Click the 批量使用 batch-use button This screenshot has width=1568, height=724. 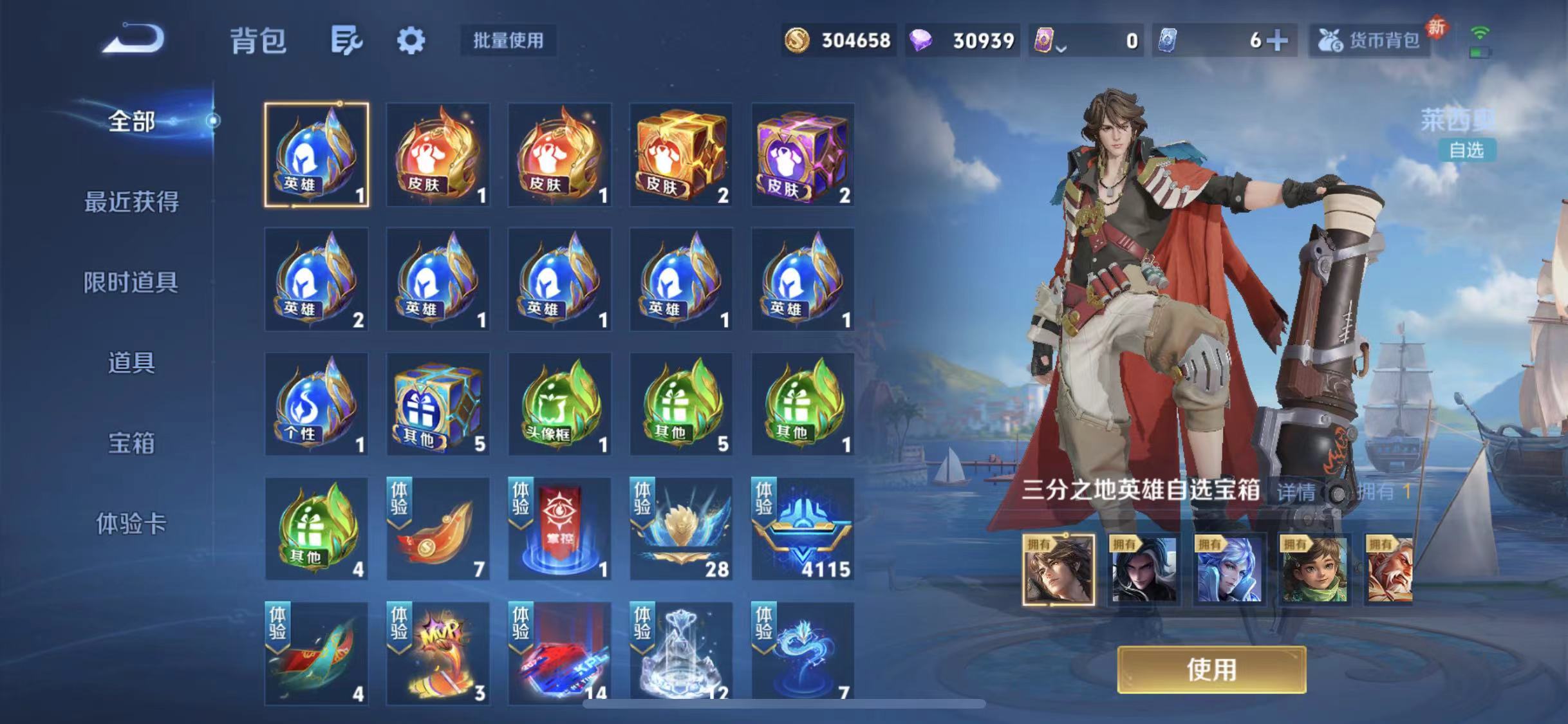click(x=508, y=40)
